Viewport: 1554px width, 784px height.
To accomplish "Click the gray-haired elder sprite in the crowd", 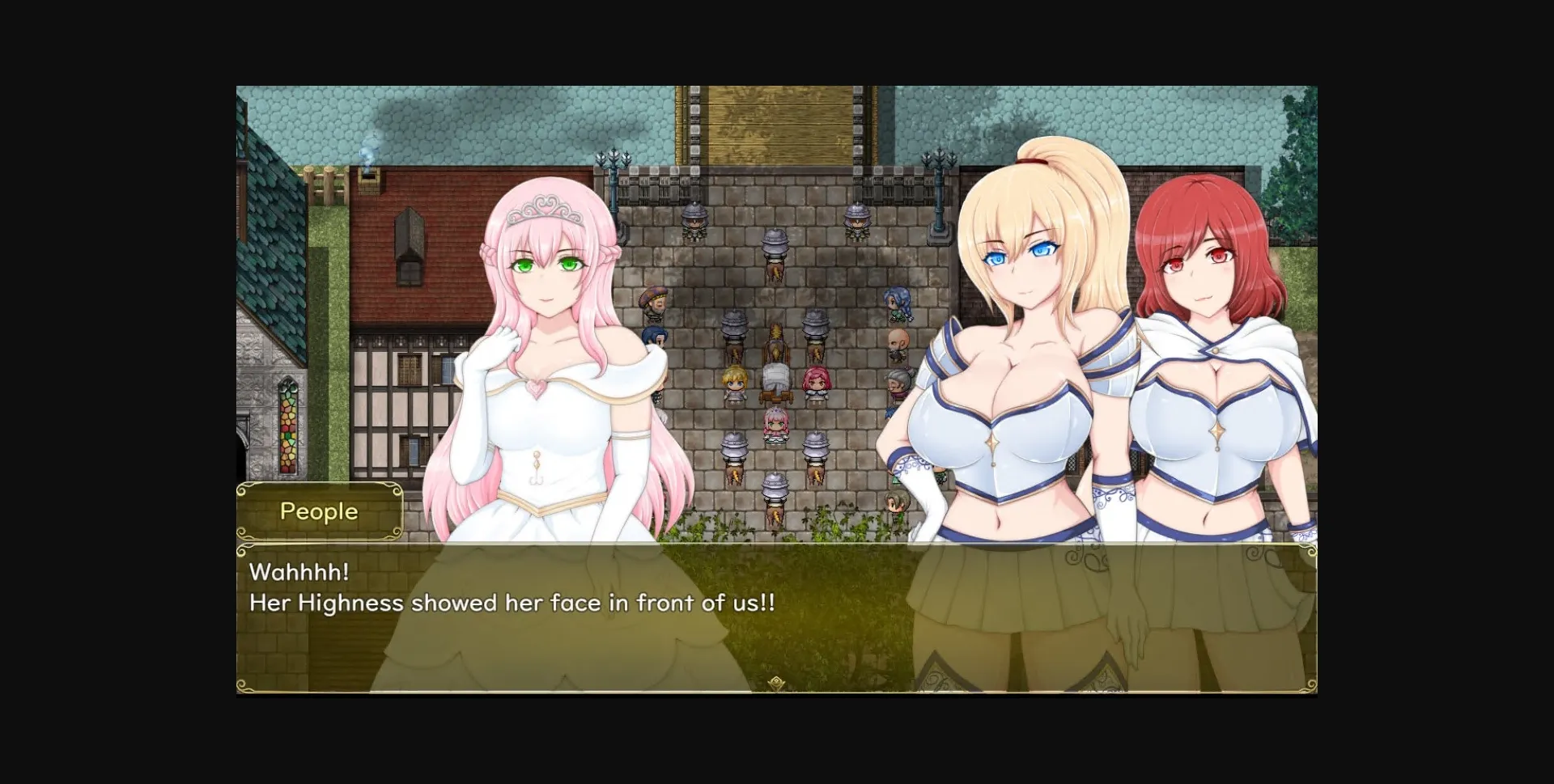I will point(898,379).
